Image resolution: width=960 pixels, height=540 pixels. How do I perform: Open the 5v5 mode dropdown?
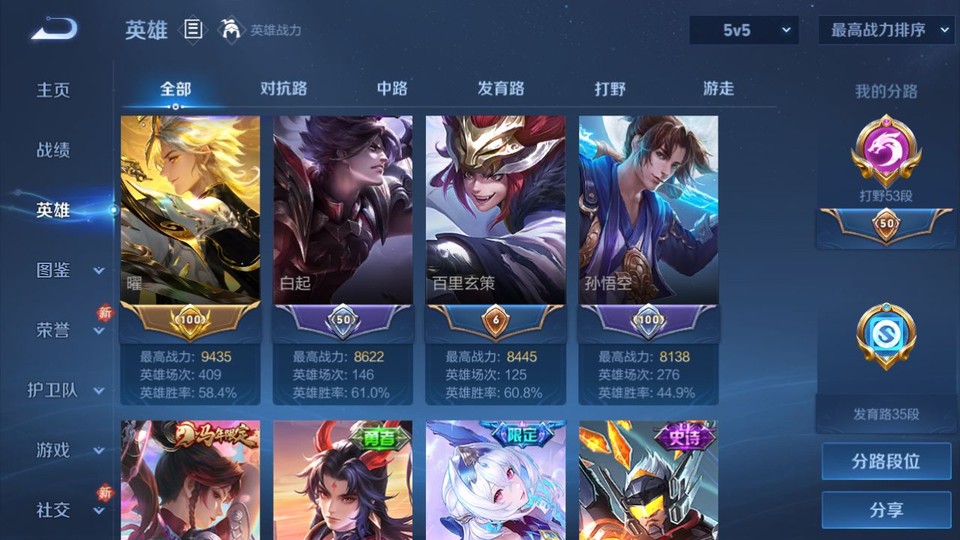point(744,30)
